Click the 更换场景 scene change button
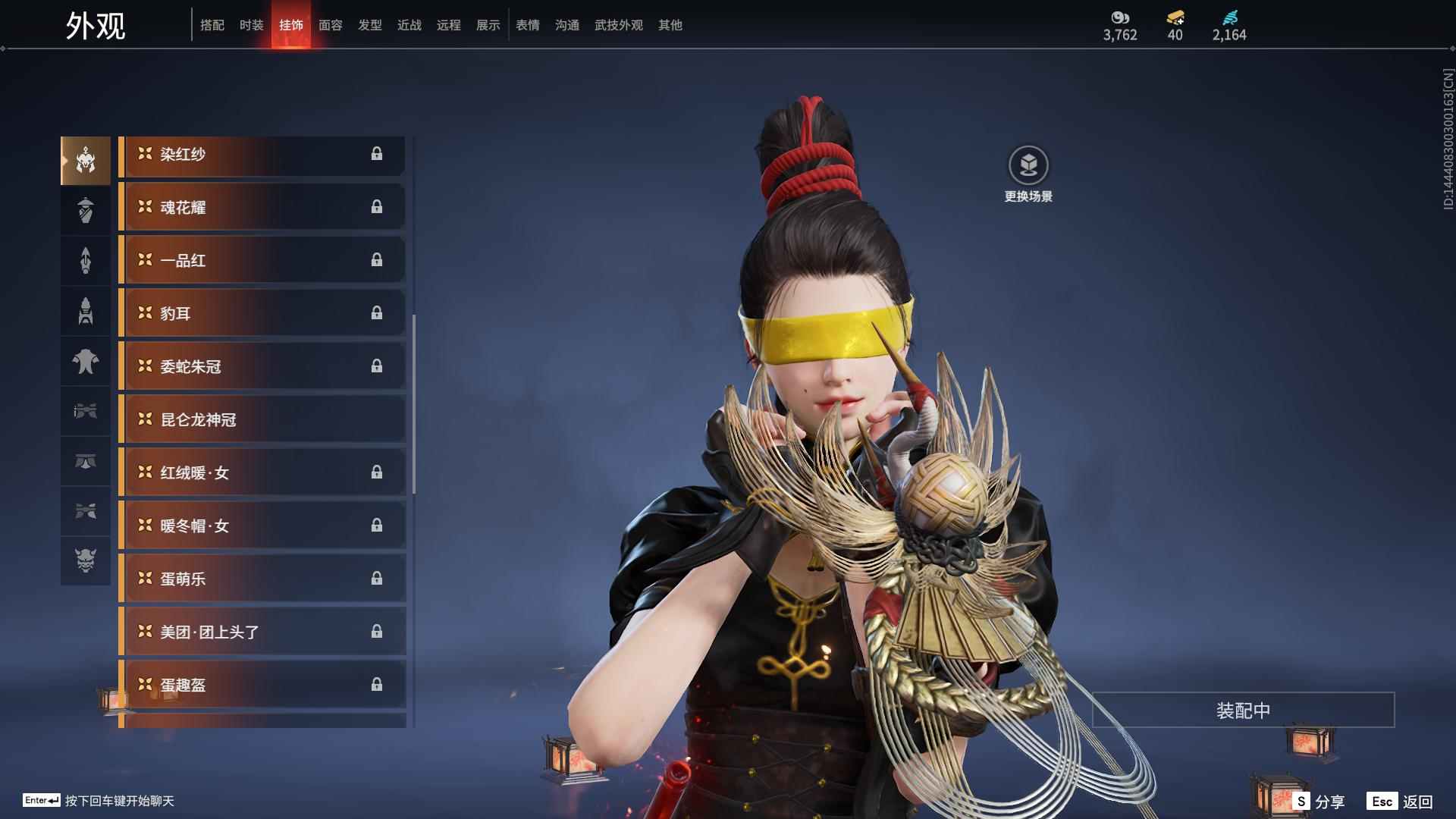This screenshot has height=819, width=1456. 1028,174
